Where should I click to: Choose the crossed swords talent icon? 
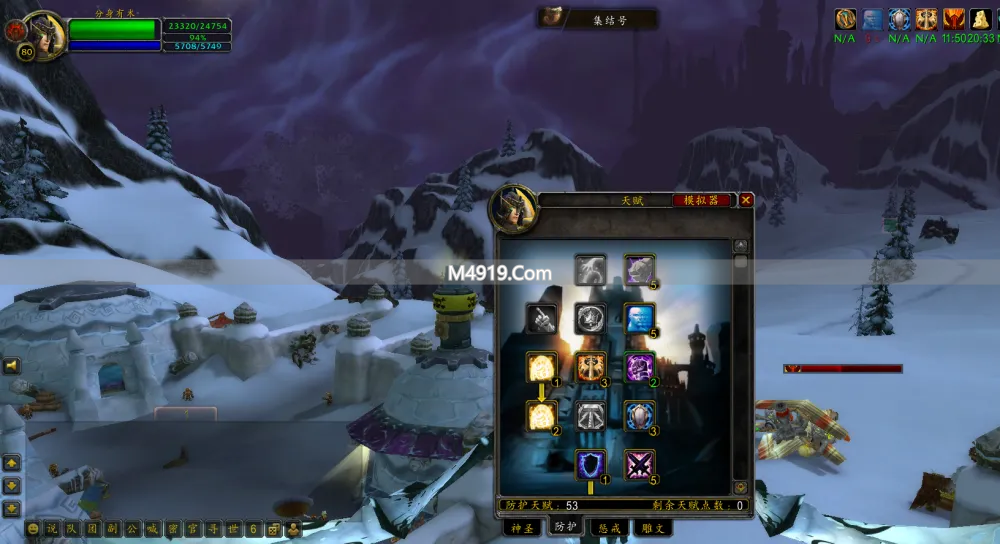point(639,464)
